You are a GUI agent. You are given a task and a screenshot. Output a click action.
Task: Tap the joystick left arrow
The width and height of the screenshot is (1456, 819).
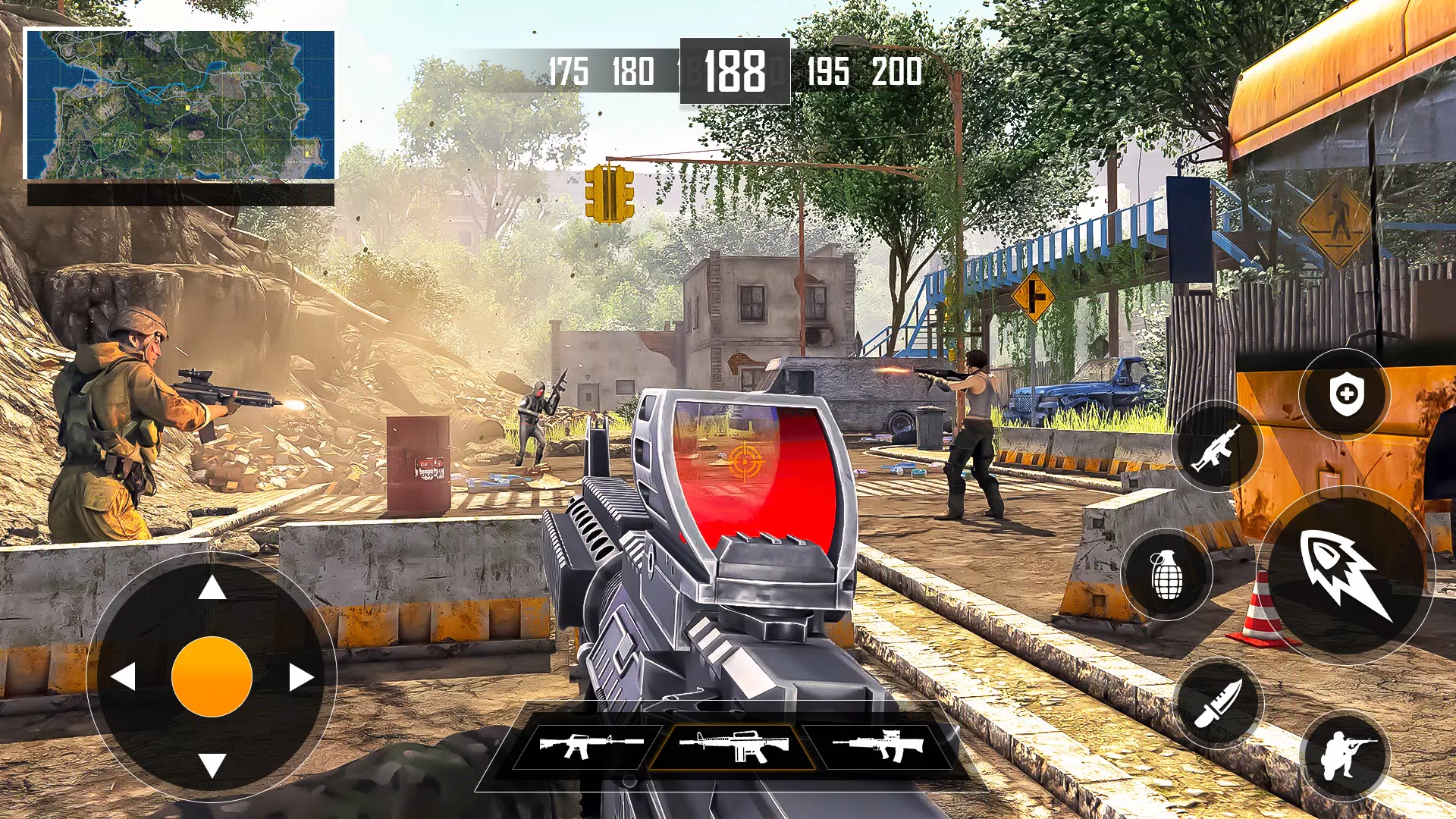click(124, 676)
